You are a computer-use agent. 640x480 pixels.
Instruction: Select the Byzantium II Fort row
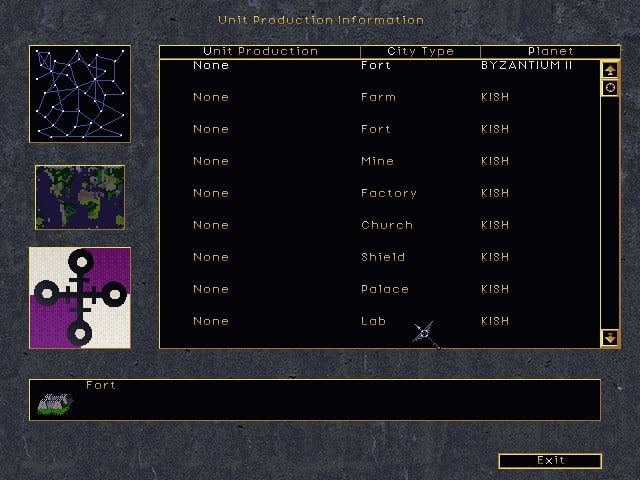(x=378, y=66)
